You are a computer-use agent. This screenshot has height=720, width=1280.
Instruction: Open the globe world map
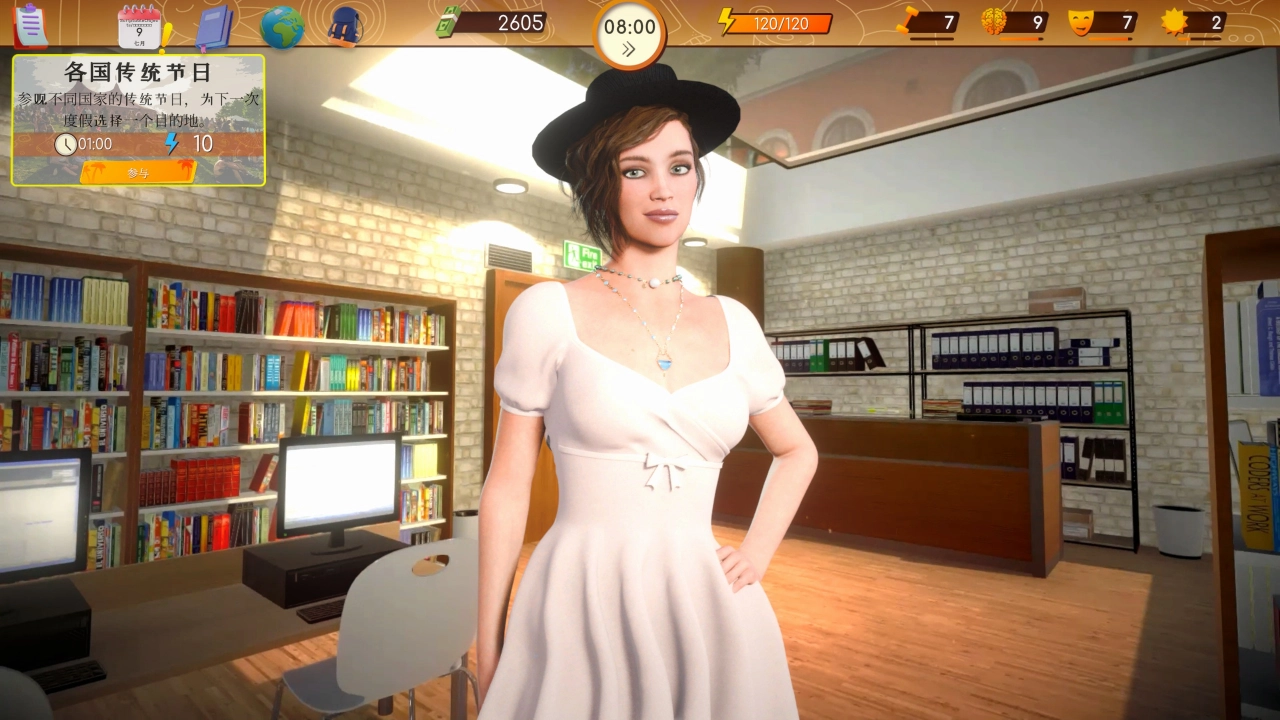coord(282,27)
